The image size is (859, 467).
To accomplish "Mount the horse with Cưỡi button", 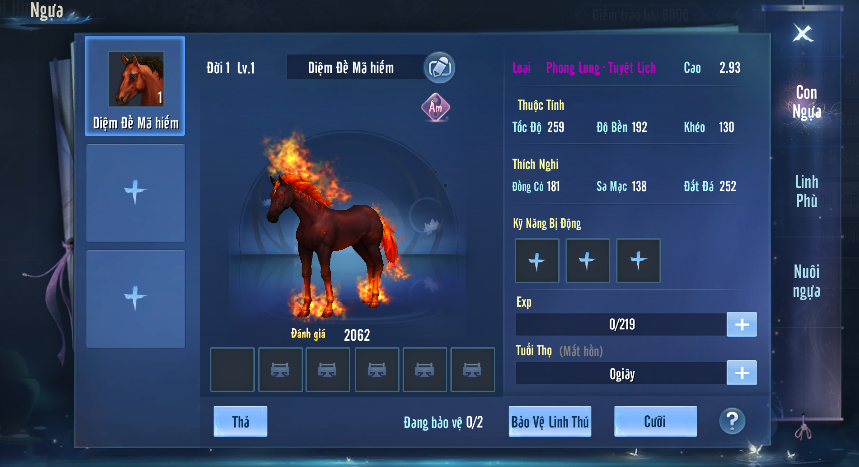I will pos(654,422).
